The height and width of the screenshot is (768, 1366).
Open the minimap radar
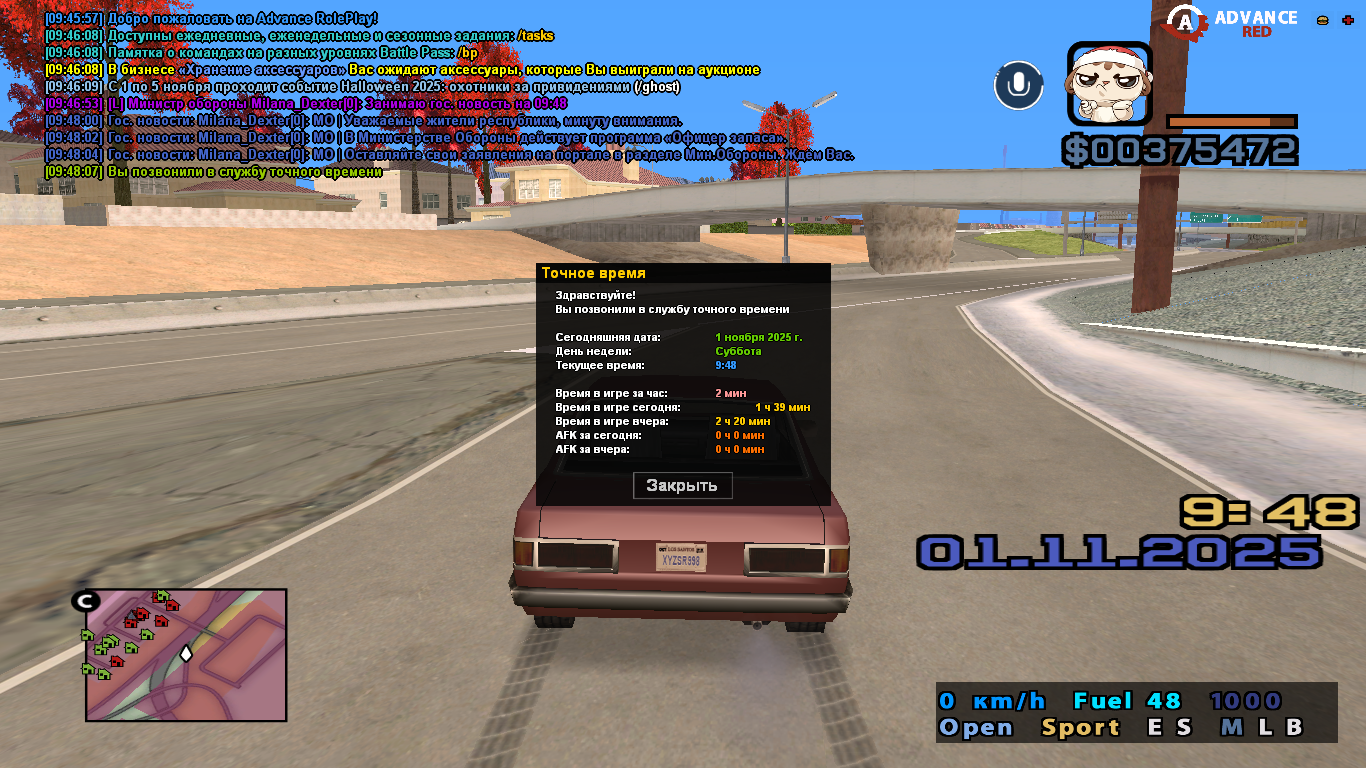click(x=186, y=654)
